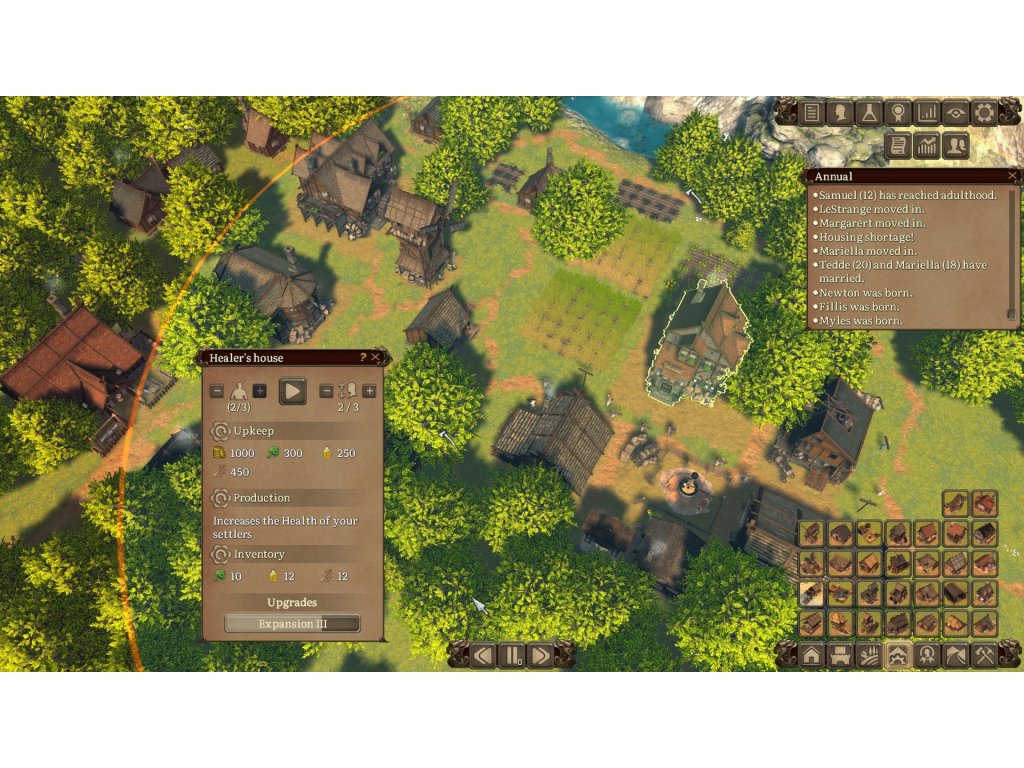Select the castle wall build category tab
Image resolution: width=1024 pixels, height=768 pixels.
840,656
